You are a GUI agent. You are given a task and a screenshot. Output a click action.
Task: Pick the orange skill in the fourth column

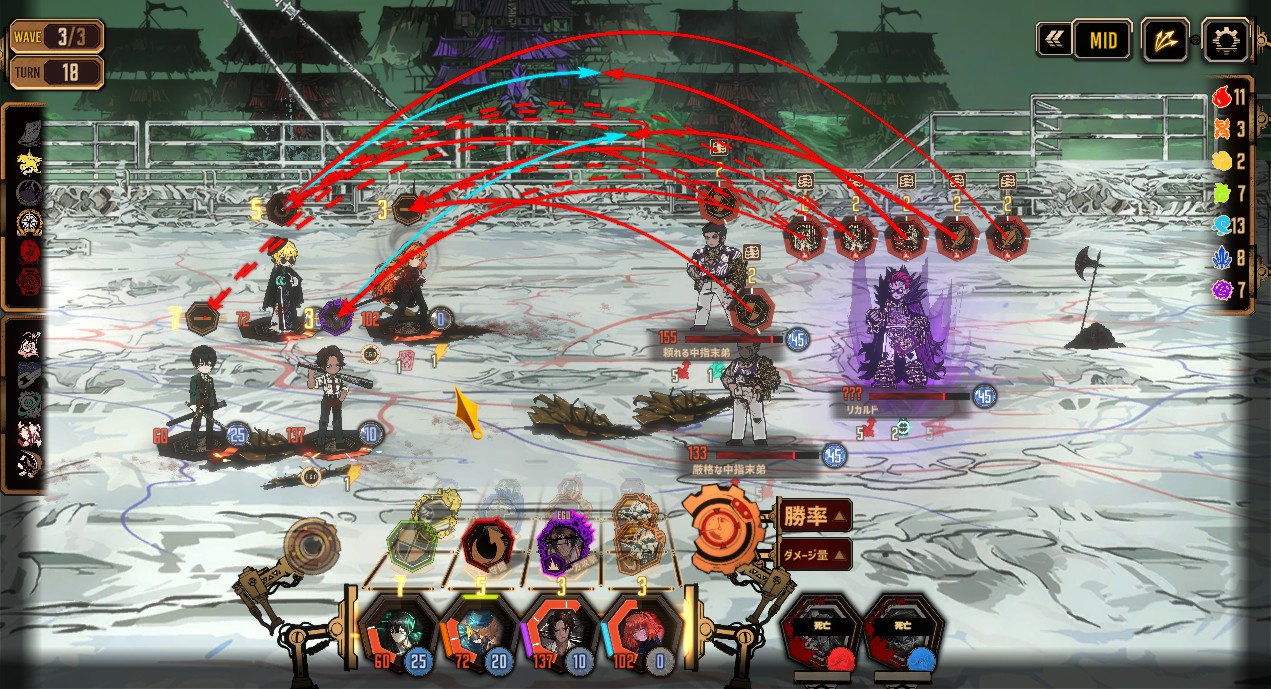(x=638, y=546)
